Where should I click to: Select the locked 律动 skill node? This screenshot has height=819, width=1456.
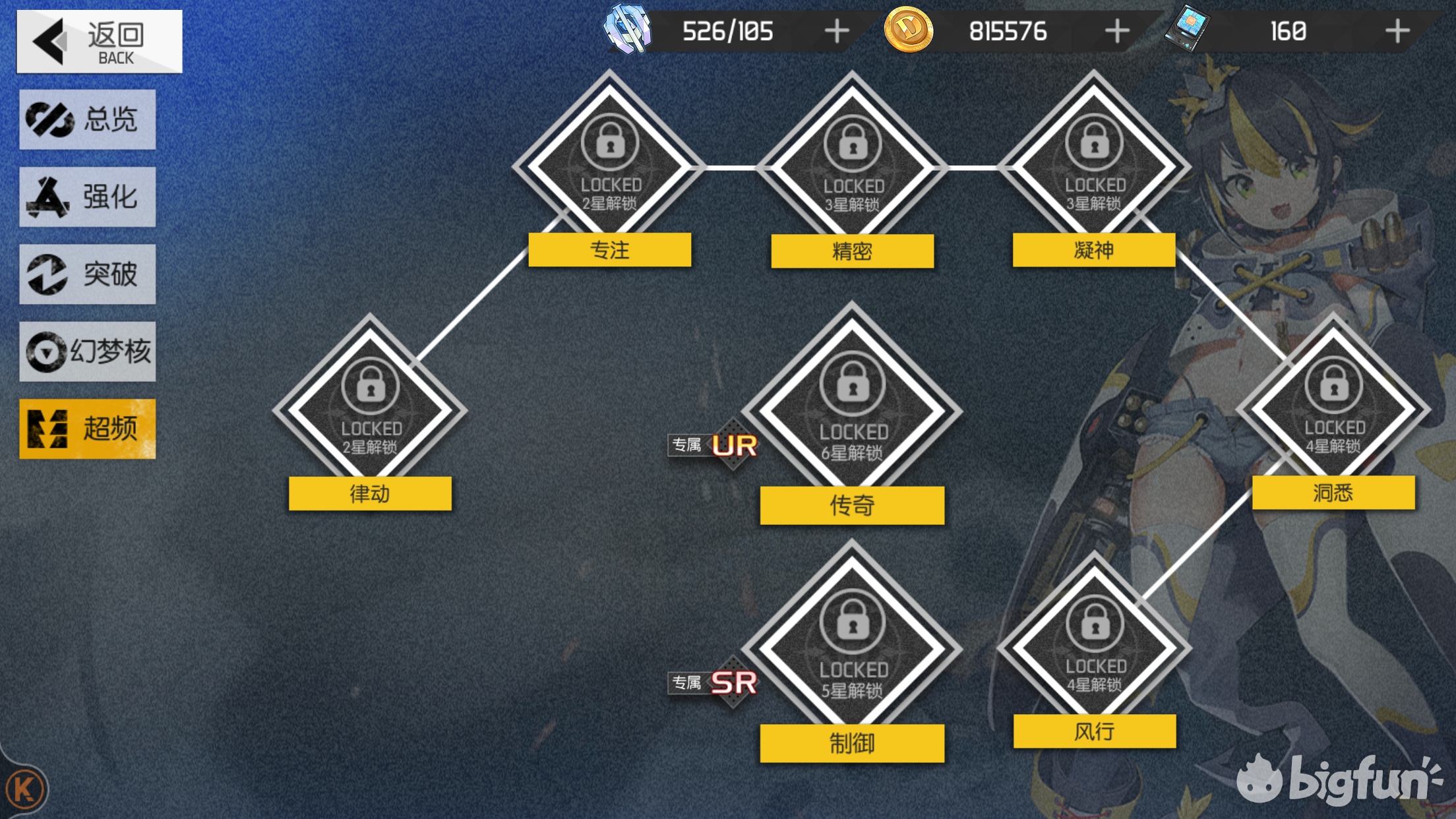(x=370, y=409)
